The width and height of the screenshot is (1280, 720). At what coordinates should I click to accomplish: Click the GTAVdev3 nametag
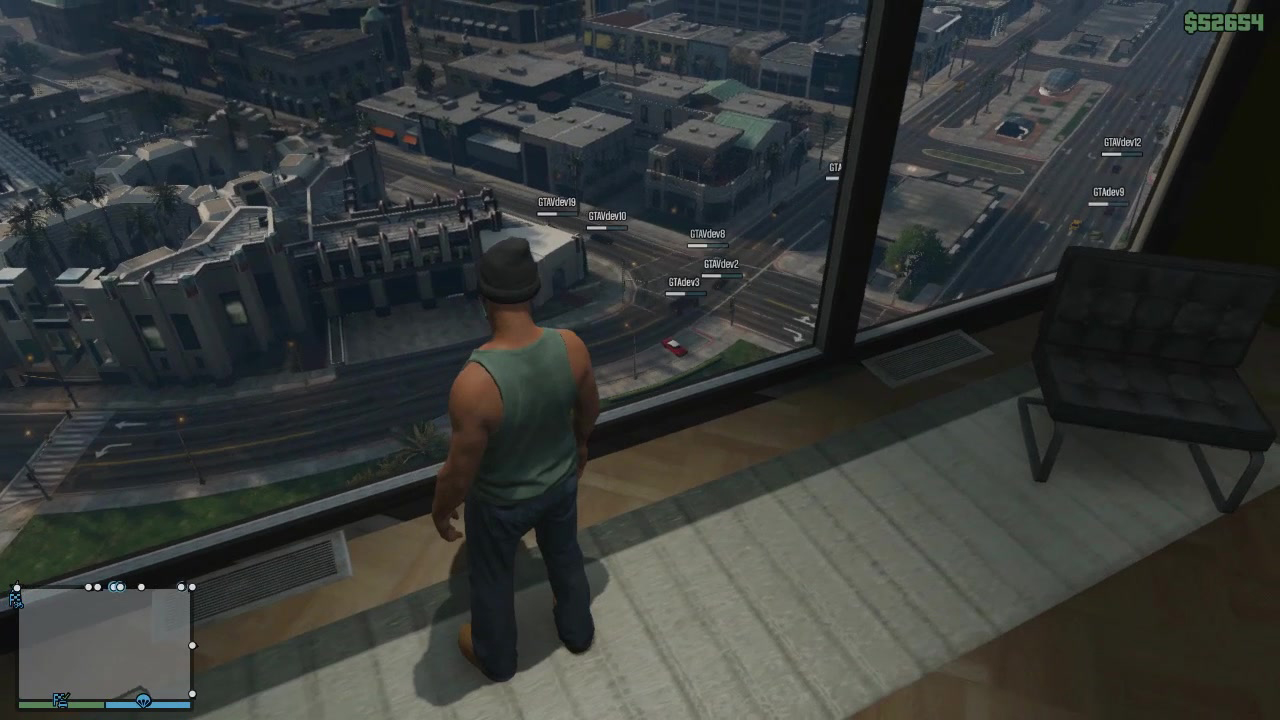[684, 281]
